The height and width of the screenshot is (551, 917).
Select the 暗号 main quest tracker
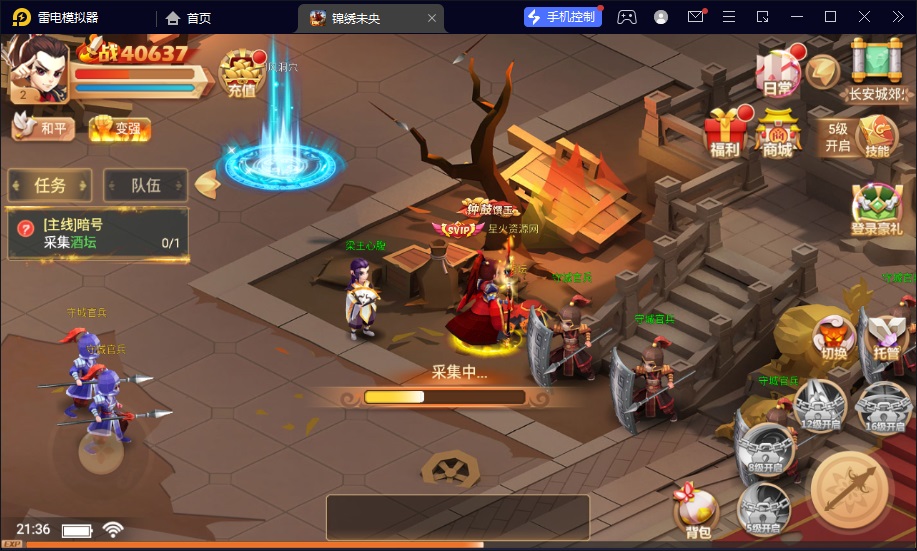[98, 234]
